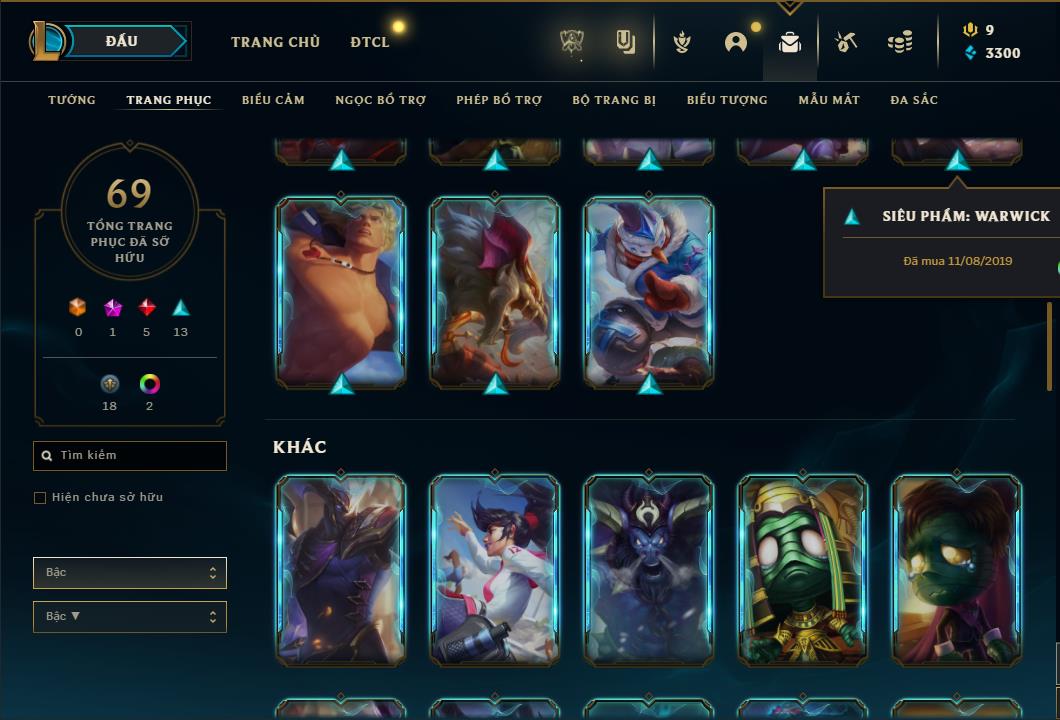Select the shirtless blond champion skin card
This screenshot has height=720, width=1060.
[x=340, y=292]
